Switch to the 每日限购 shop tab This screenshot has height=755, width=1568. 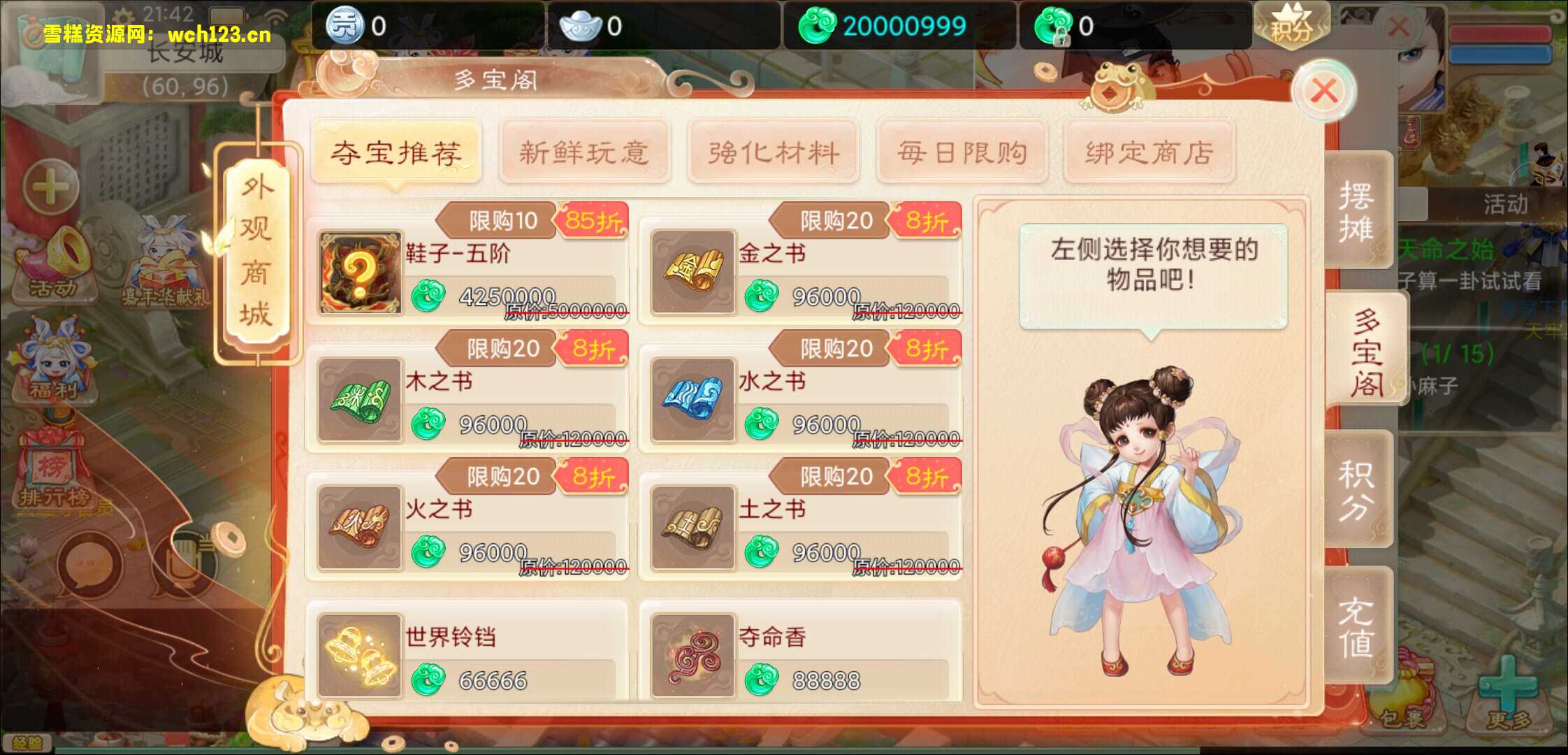pyautogui.click(x=962, y=151)
